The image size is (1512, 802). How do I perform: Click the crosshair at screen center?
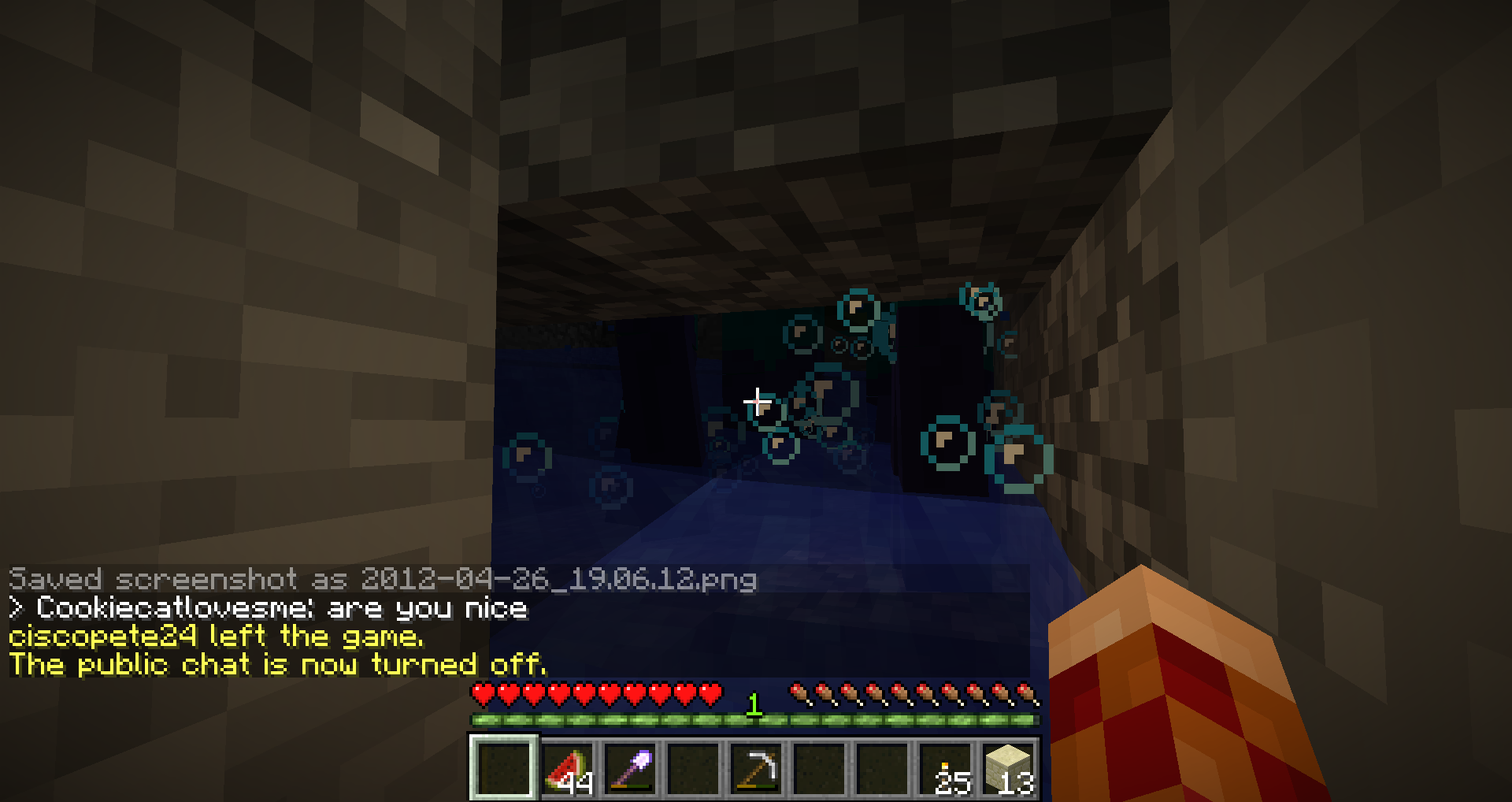[756, 401]
